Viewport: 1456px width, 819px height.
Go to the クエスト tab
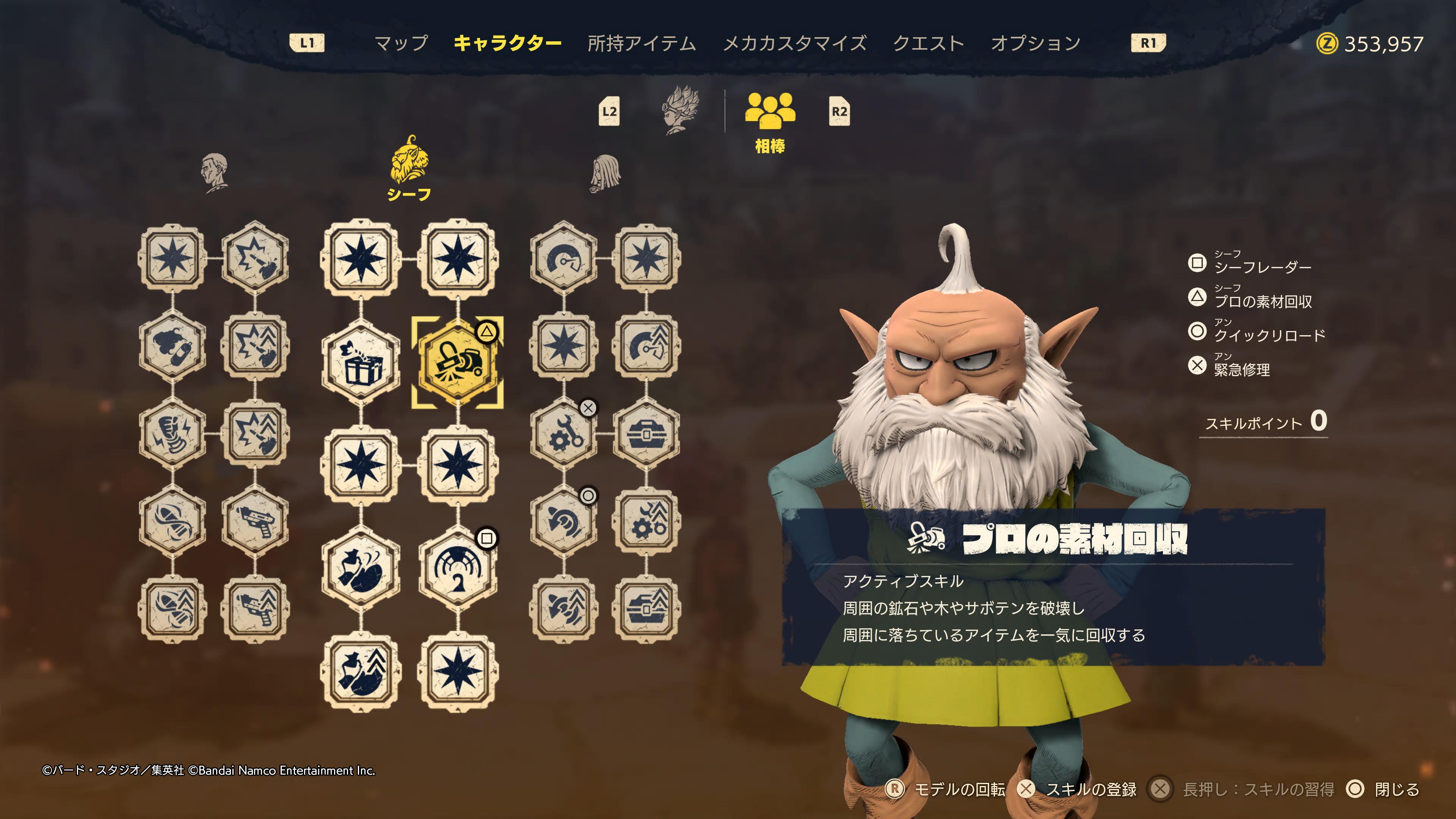[928, 44]
